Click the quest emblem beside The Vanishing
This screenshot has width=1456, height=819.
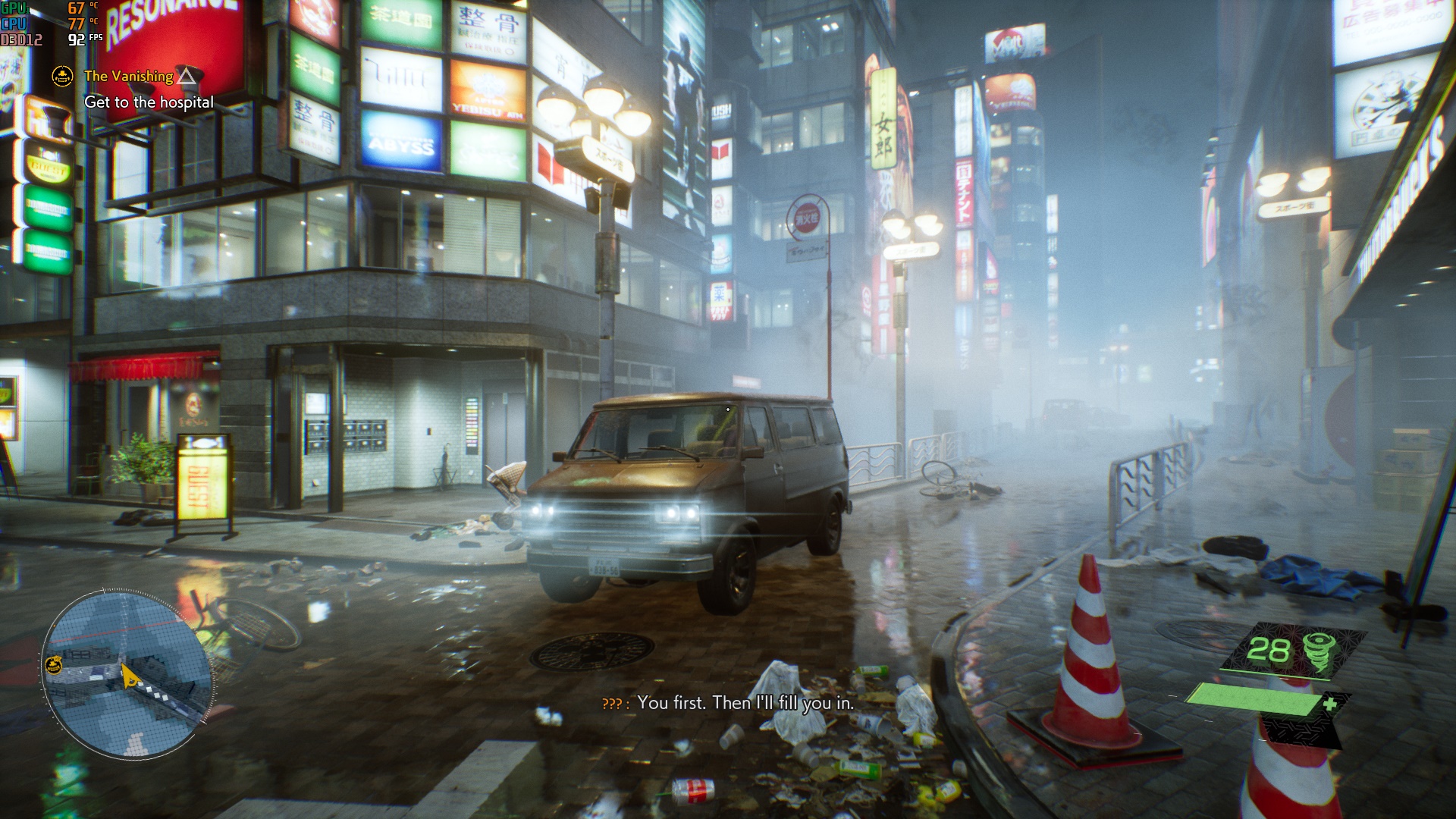pyautogui.click(x=62, y=76)
